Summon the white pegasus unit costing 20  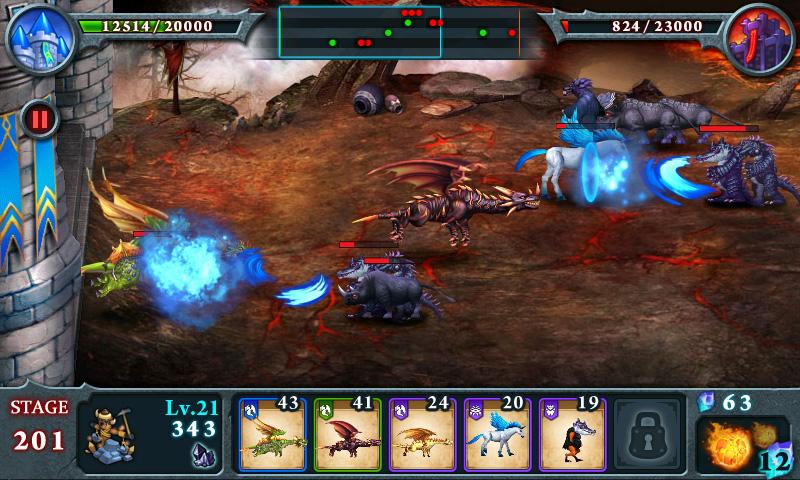497,436
